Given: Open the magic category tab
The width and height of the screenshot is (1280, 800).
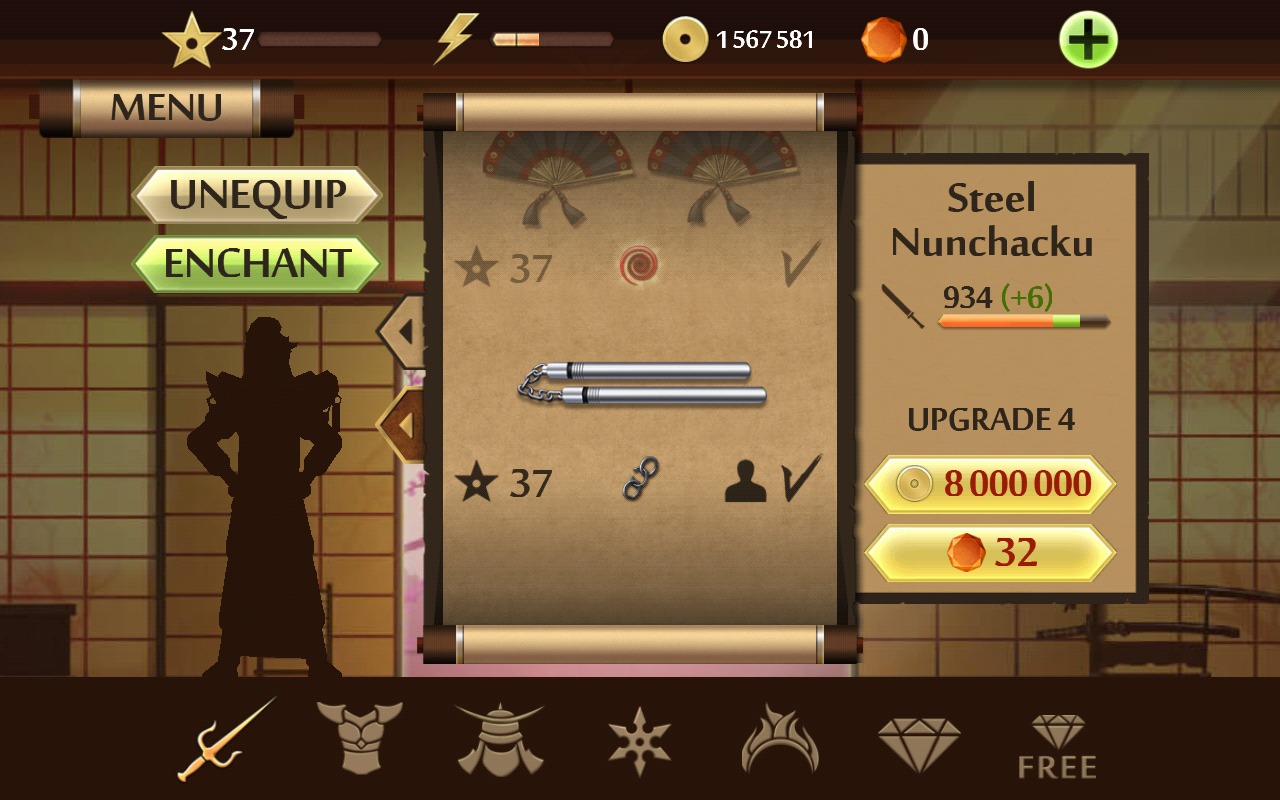Looking at the screenshot, I should (x=779, y=740).
